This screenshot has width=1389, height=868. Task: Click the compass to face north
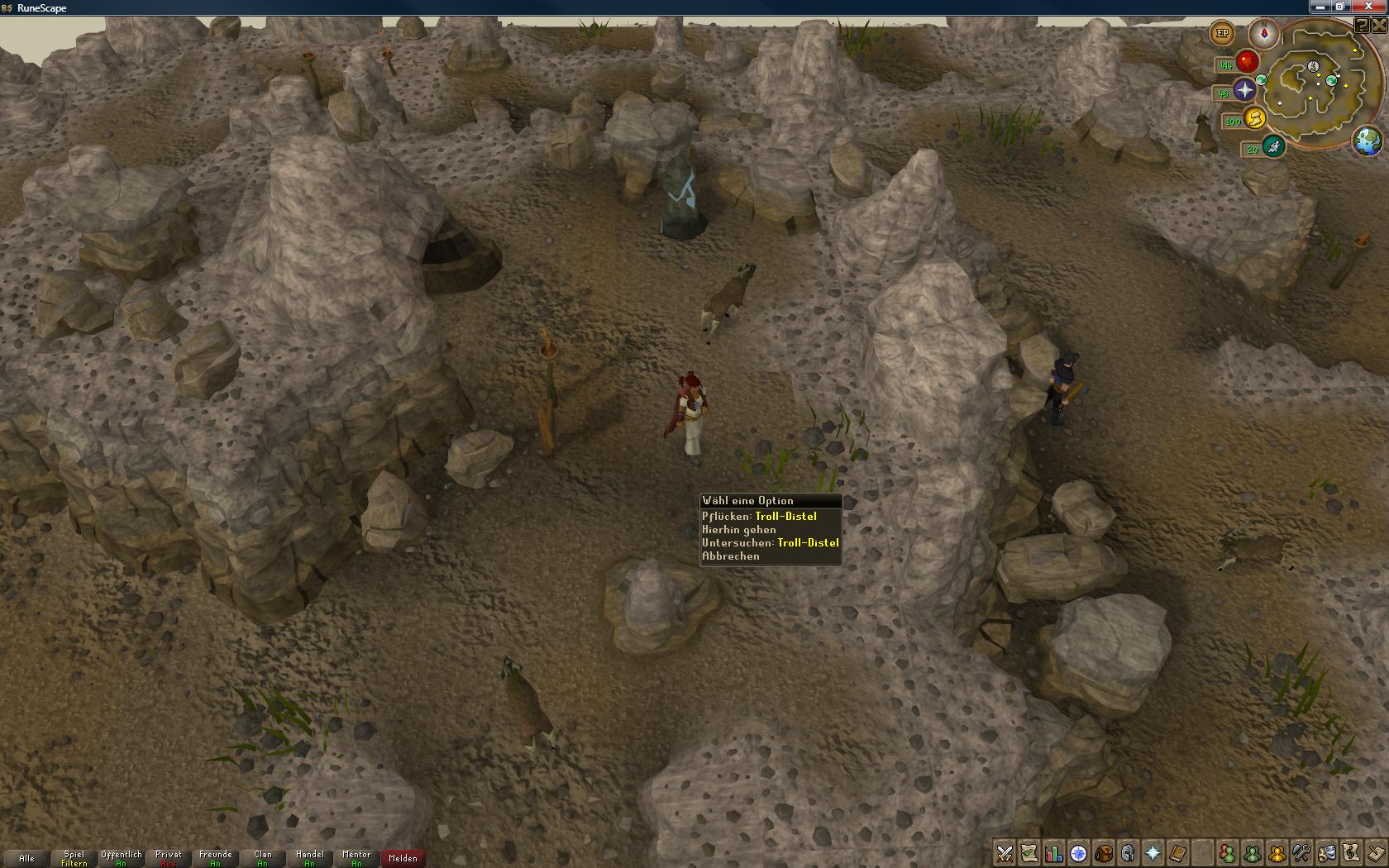click(1264, 33)
